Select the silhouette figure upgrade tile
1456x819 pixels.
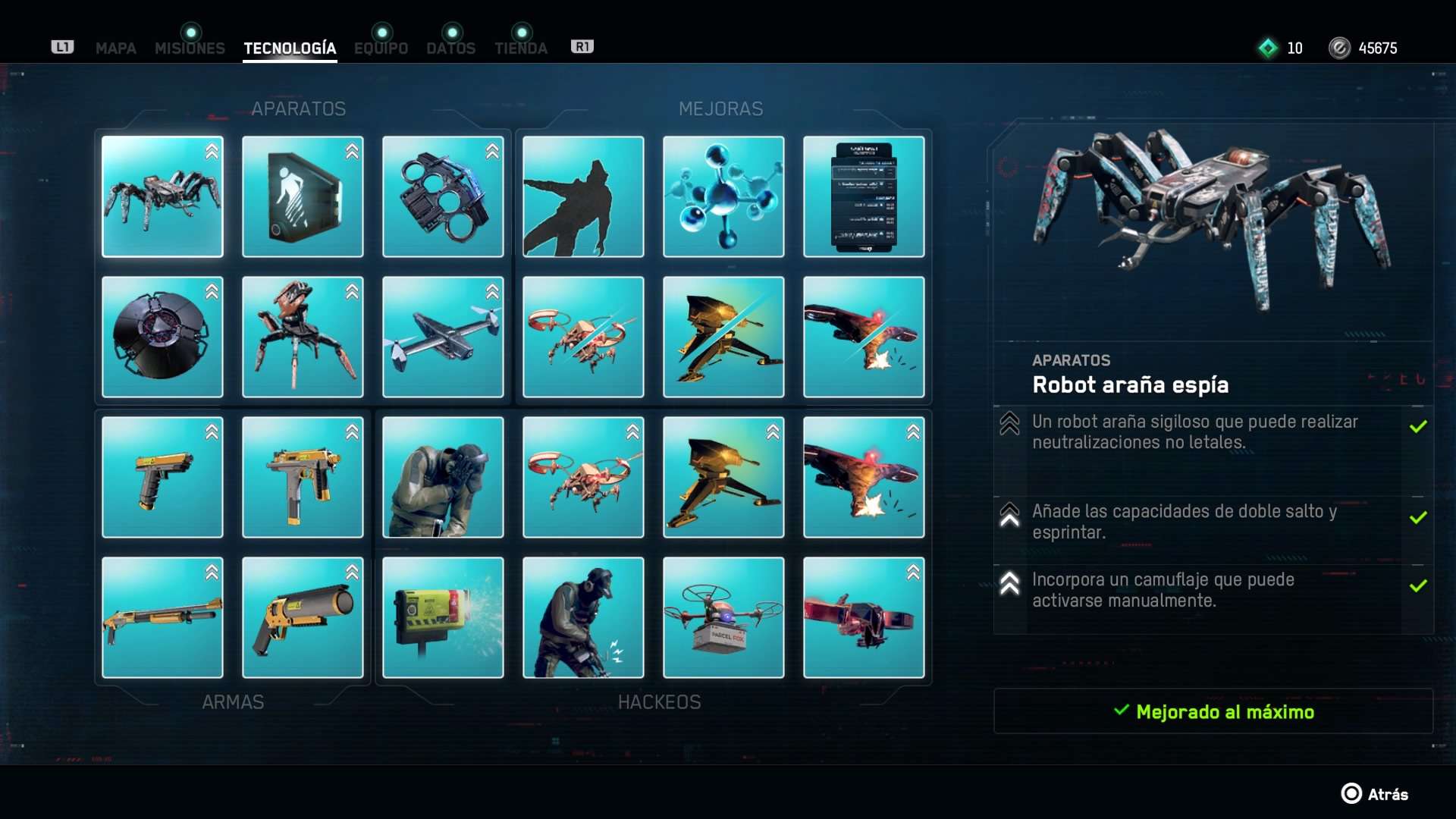[583, 197]
